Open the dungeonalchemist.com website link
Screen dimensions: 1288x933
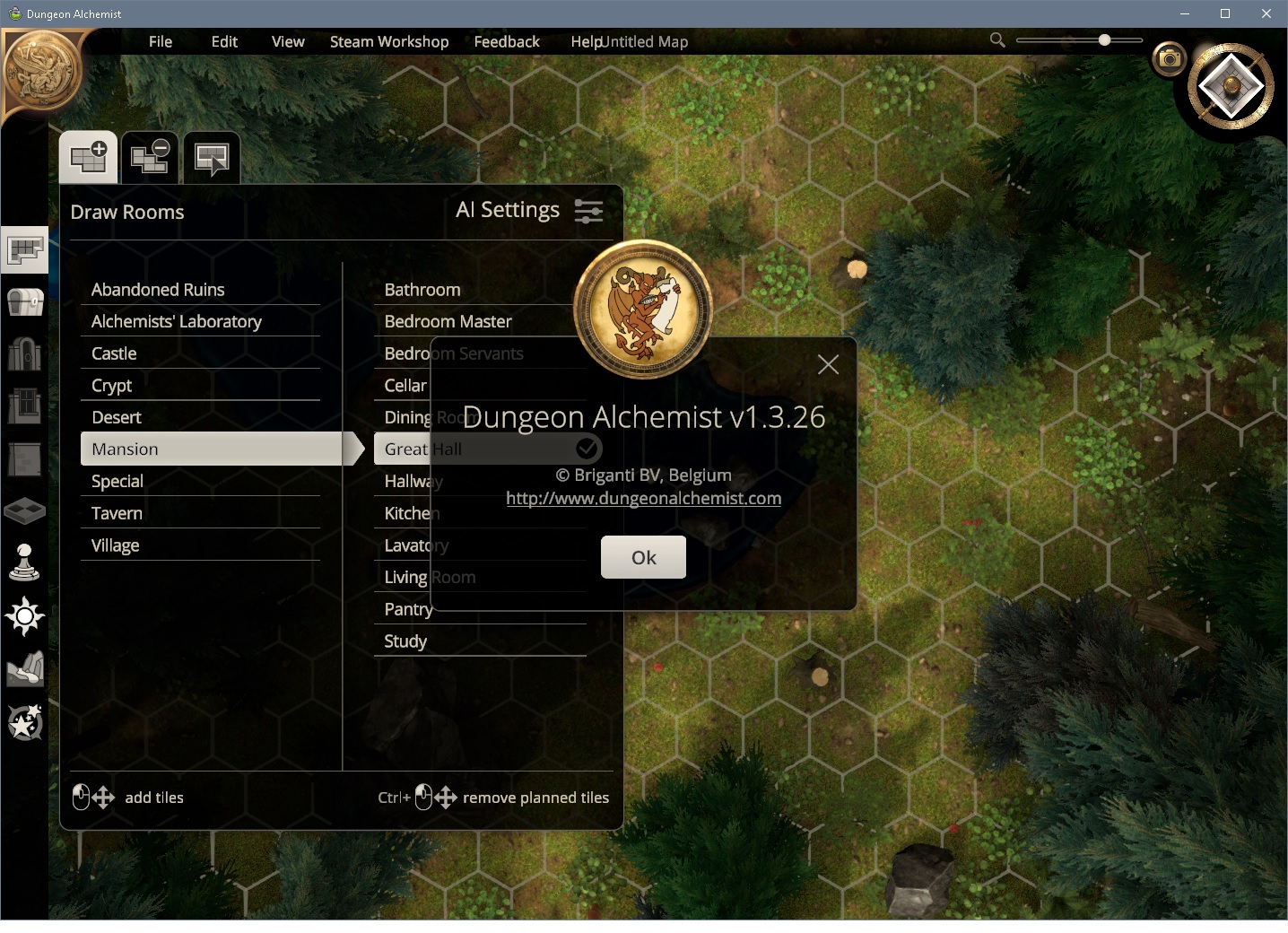pyautogui.click(x=643, y=499)
